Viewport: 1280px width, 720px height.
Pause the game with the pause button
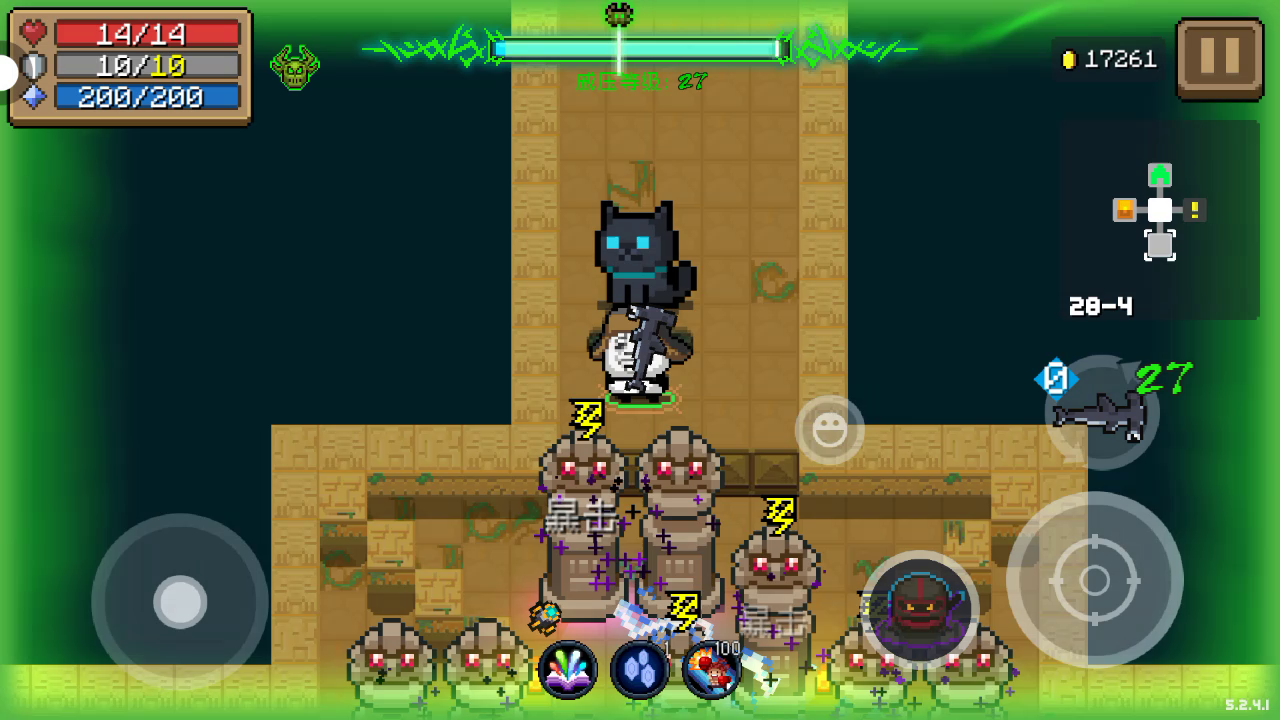click(x=1219, y=58)
